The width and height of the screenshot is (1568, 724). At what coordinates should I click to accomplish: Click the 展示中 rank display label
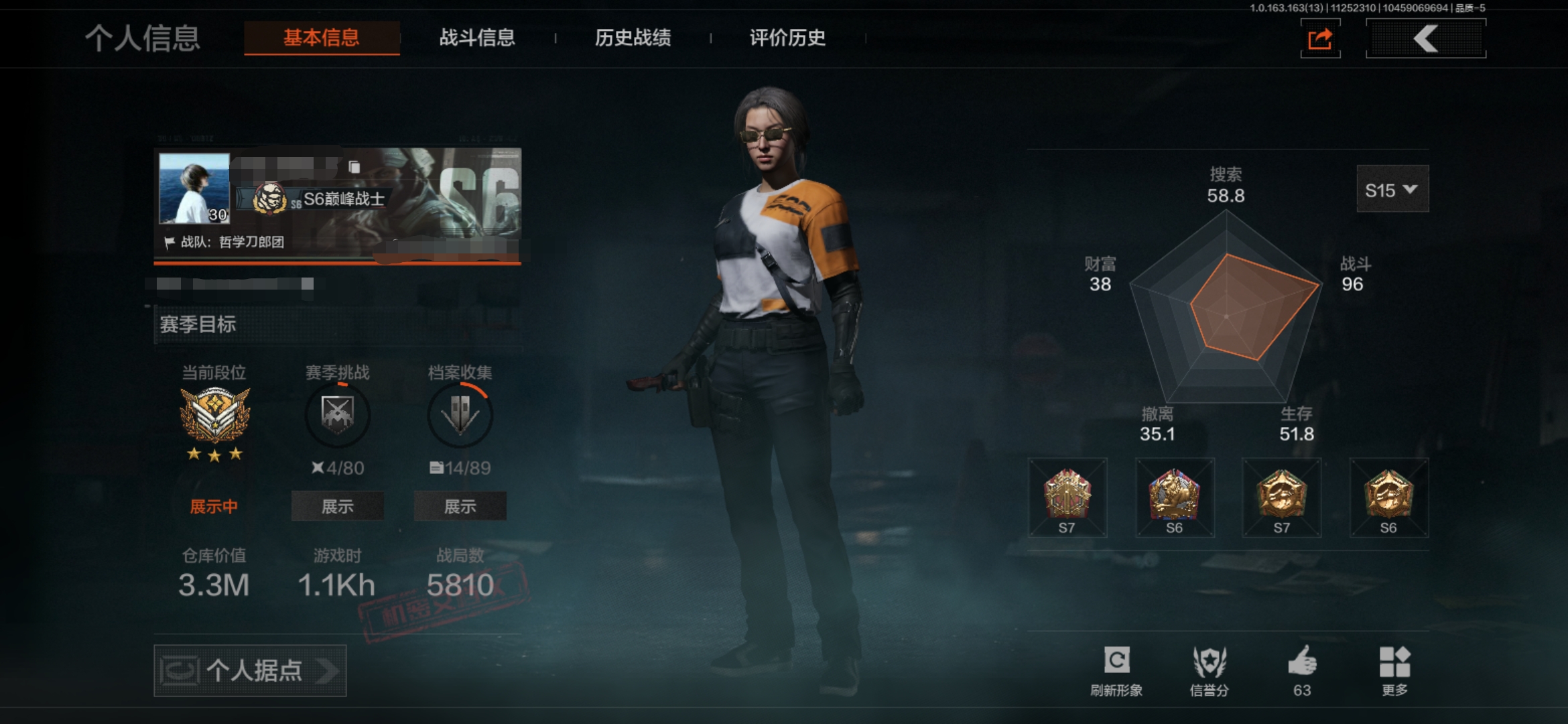(214, 506)
